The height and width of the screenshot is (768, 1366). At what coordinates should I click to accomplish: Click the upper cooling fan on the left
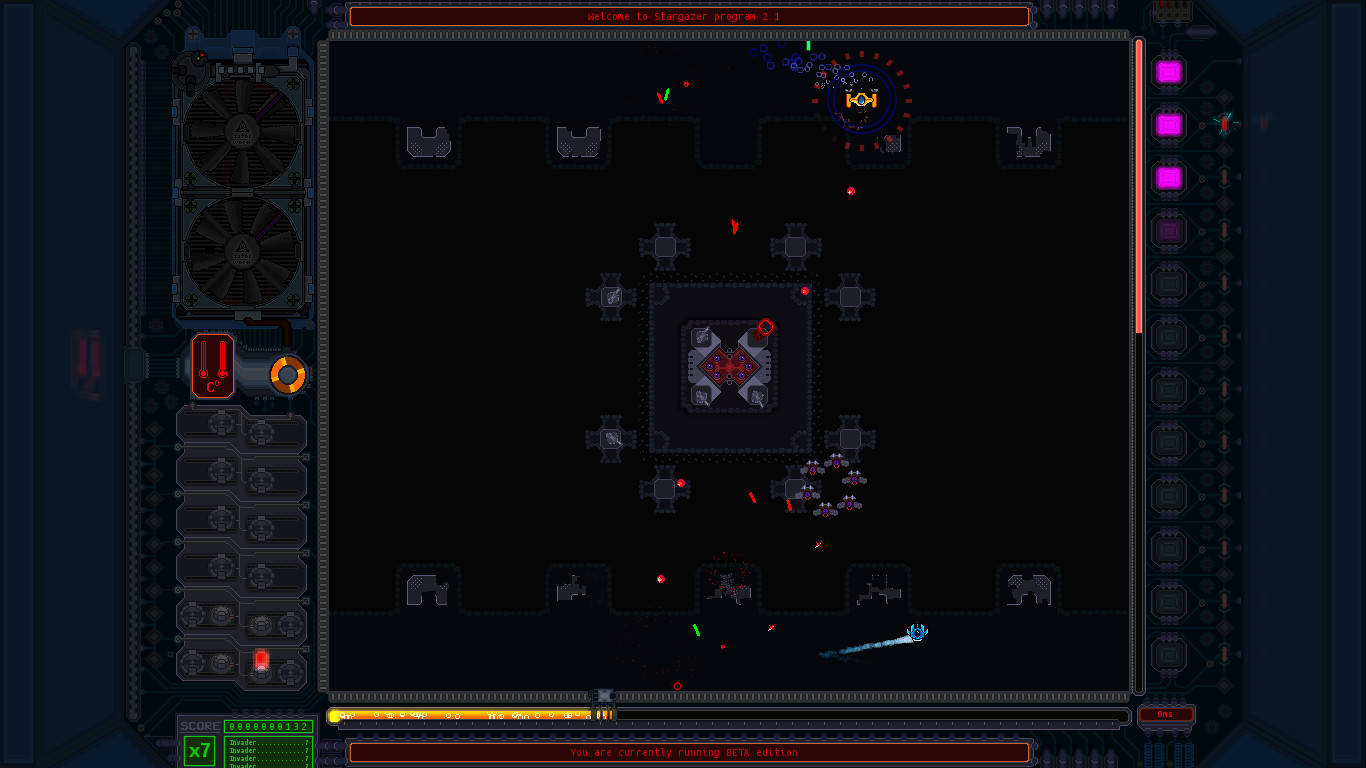[242, 130]
